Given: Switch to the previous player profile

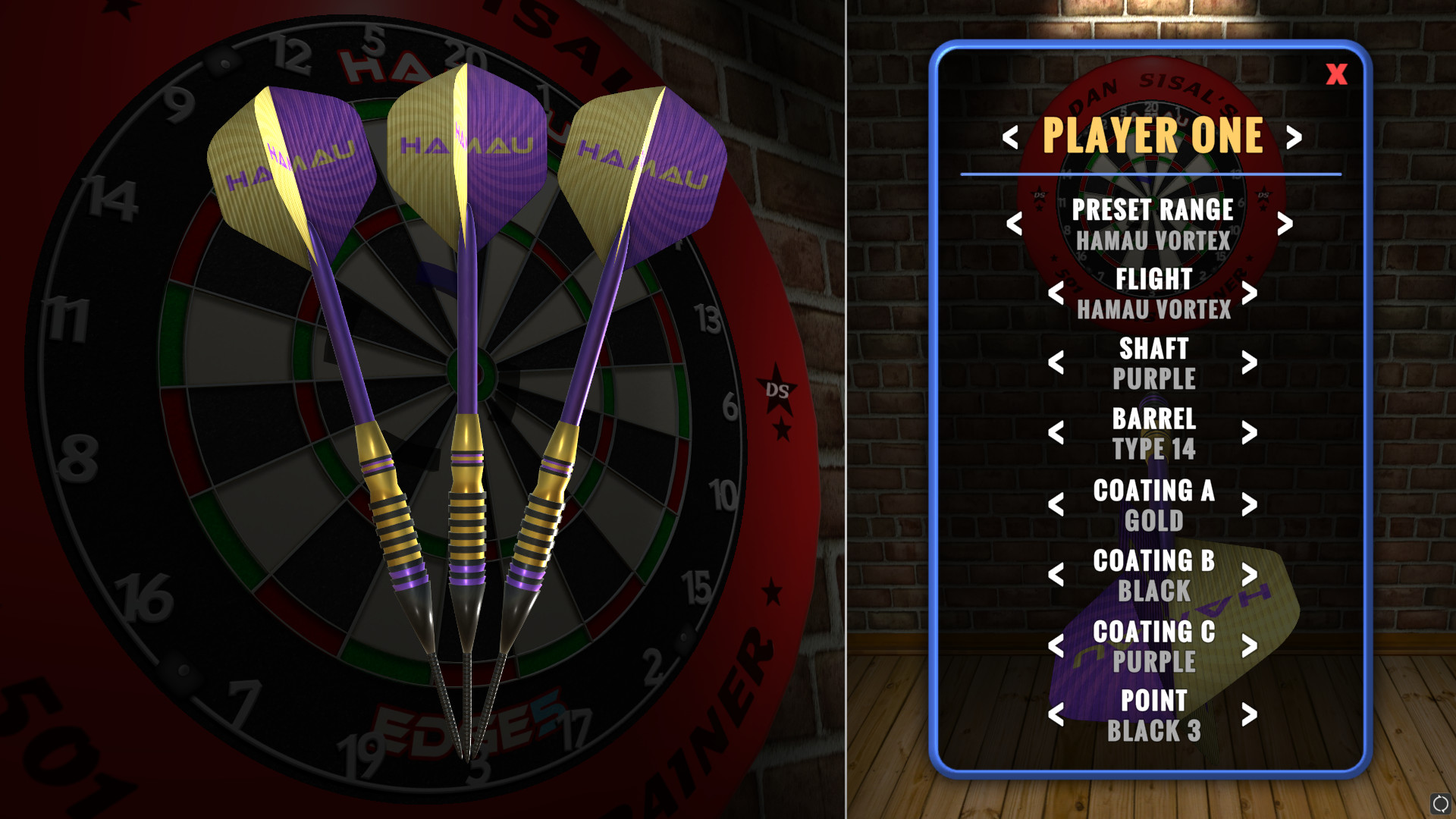Looking at the screenshot, I should coord(1010,136).
